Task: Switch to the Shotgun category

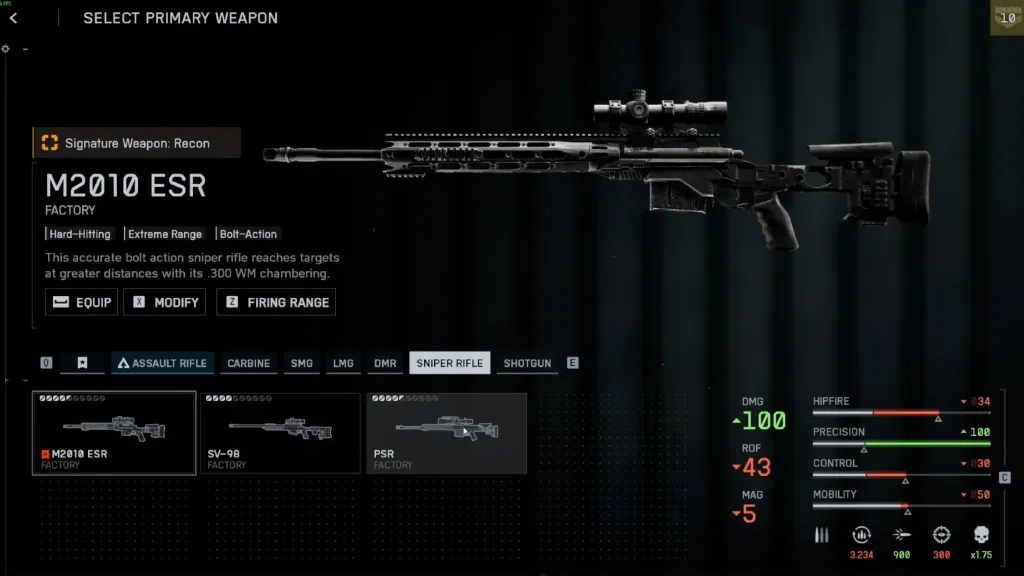Action: pyautogui.click(x=527, y=363)
